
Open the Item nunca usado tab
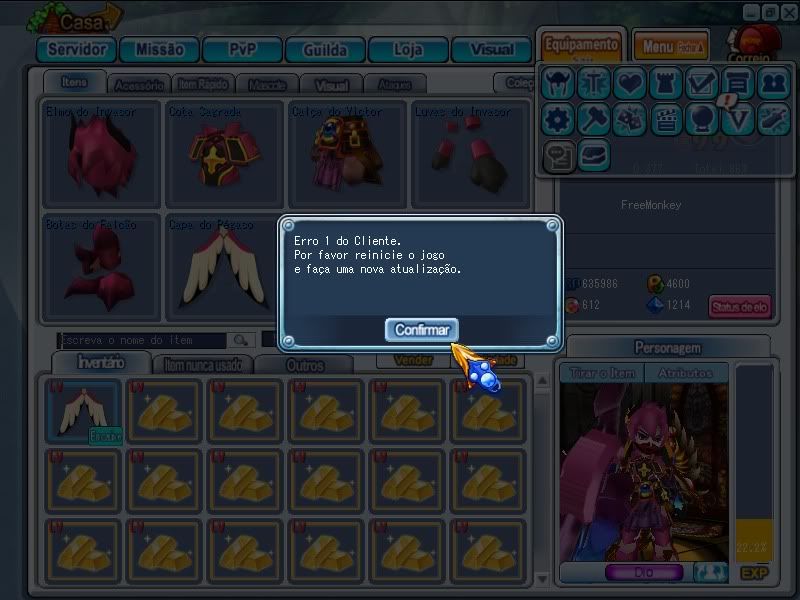203,365
